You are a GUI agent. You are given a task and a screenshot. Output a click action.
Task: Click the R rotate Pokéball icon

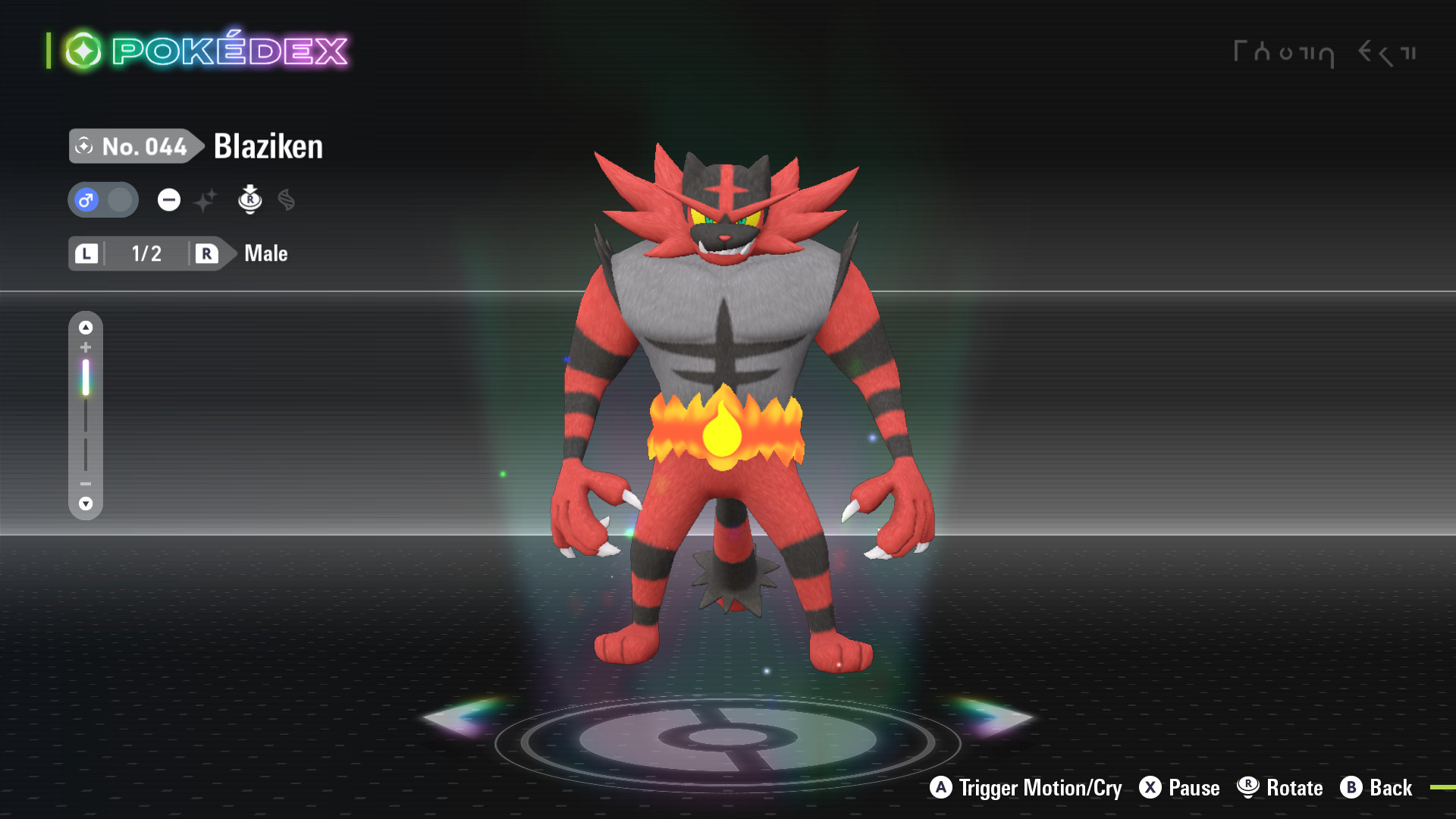tap(250, 199)
